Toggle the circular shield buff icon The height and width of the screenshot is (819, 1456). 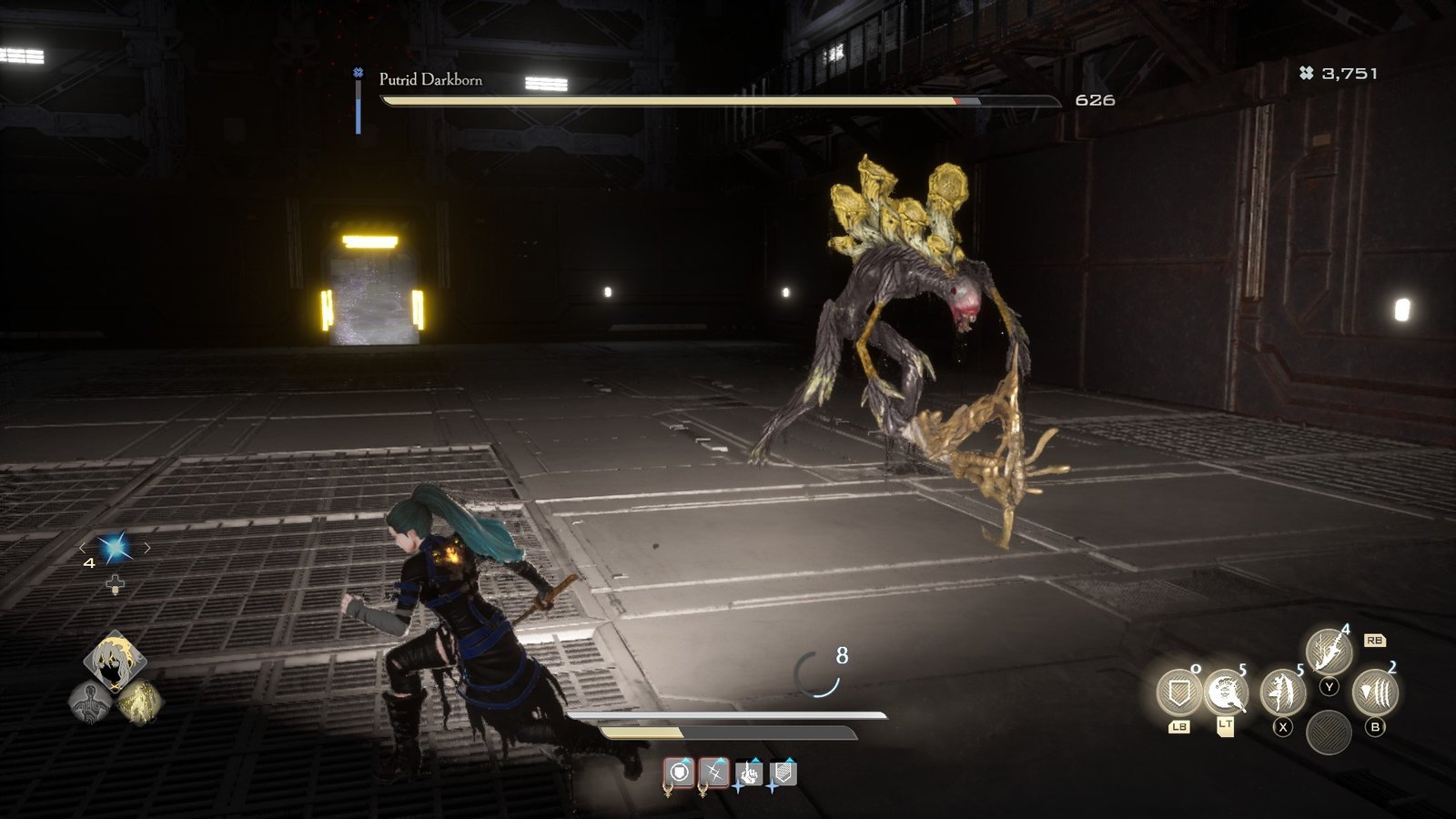679,772
